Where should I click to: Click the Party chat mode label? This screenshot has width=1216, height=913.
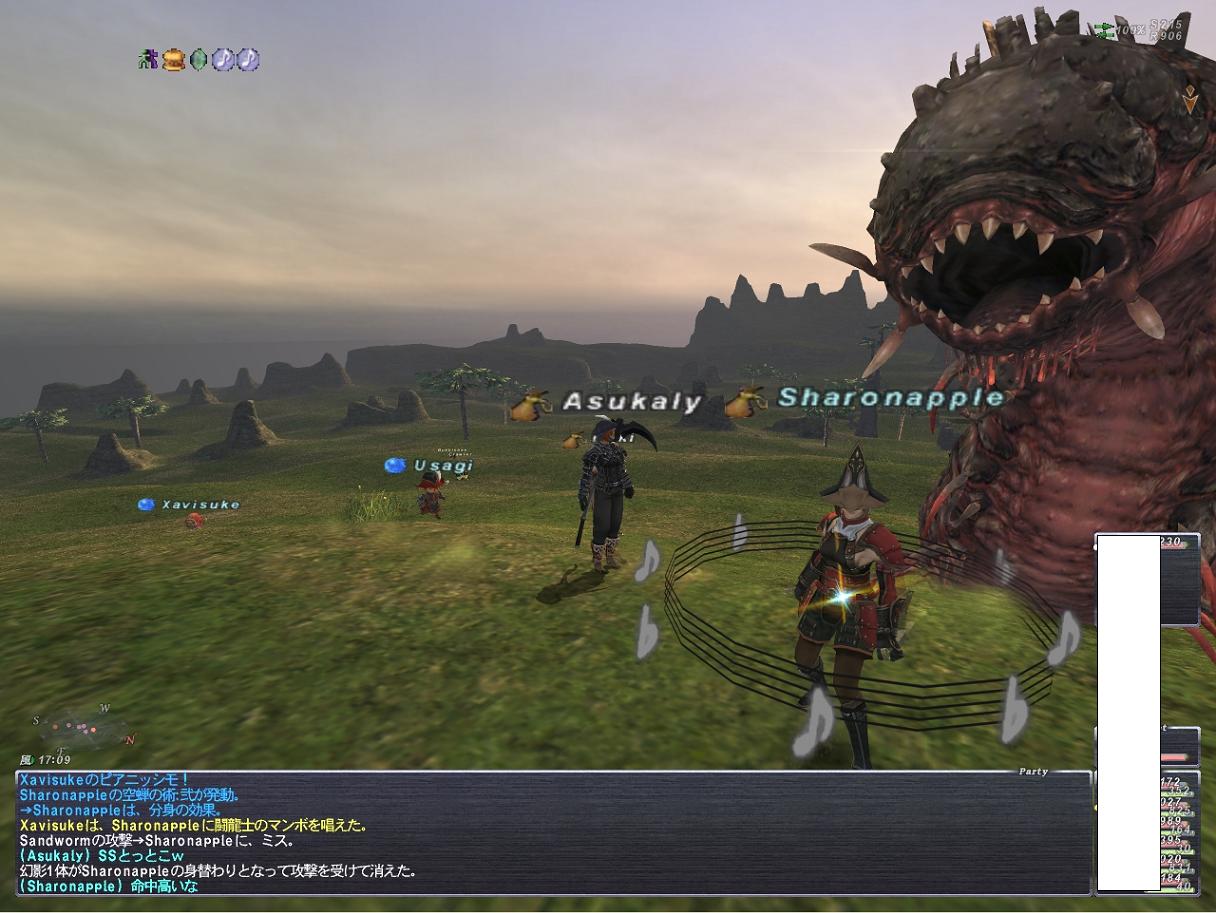point(1033,771)
